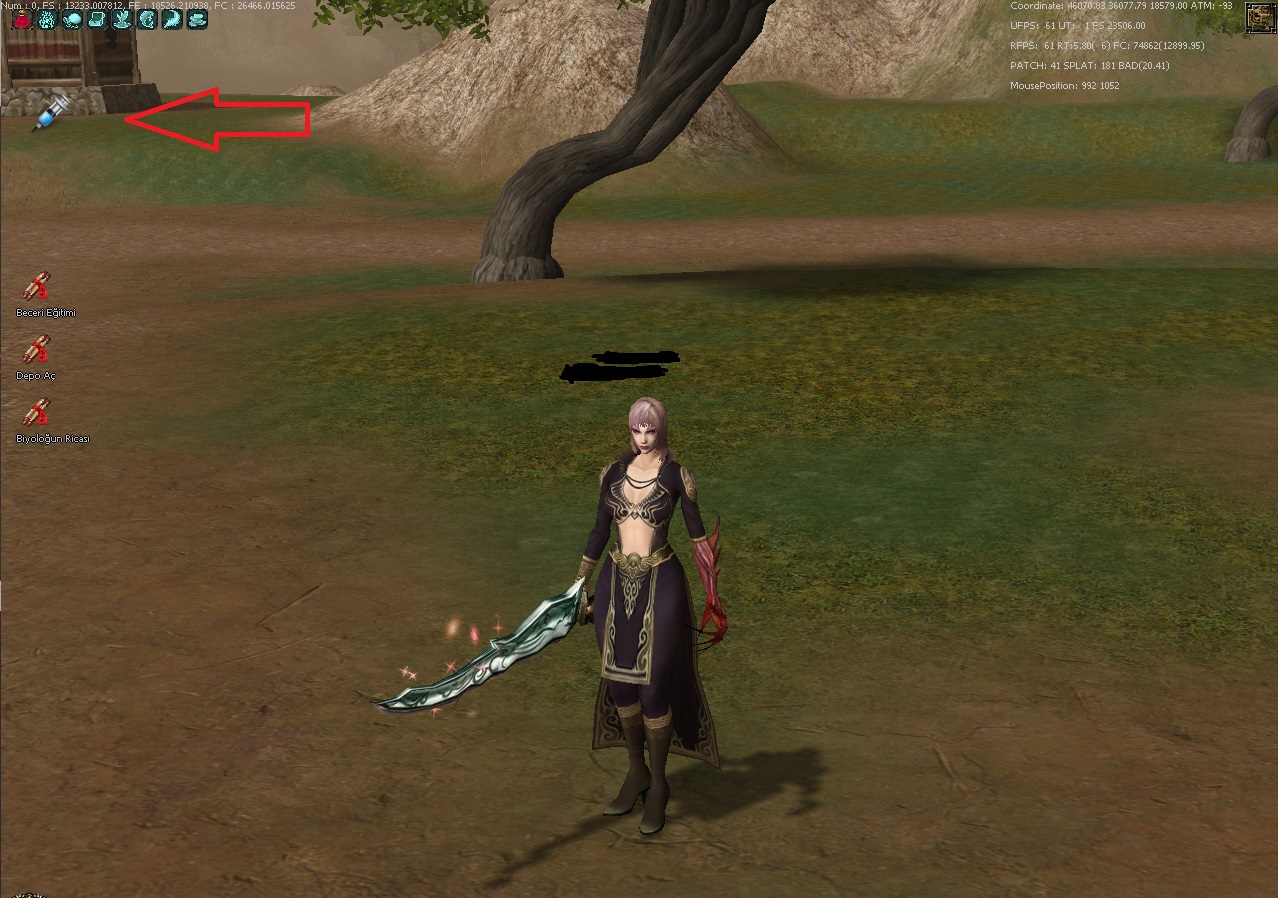Viewport: 1278px width, 898px height.
Task: Click the teal crescent moon buff icon
Action: (172, 19)
